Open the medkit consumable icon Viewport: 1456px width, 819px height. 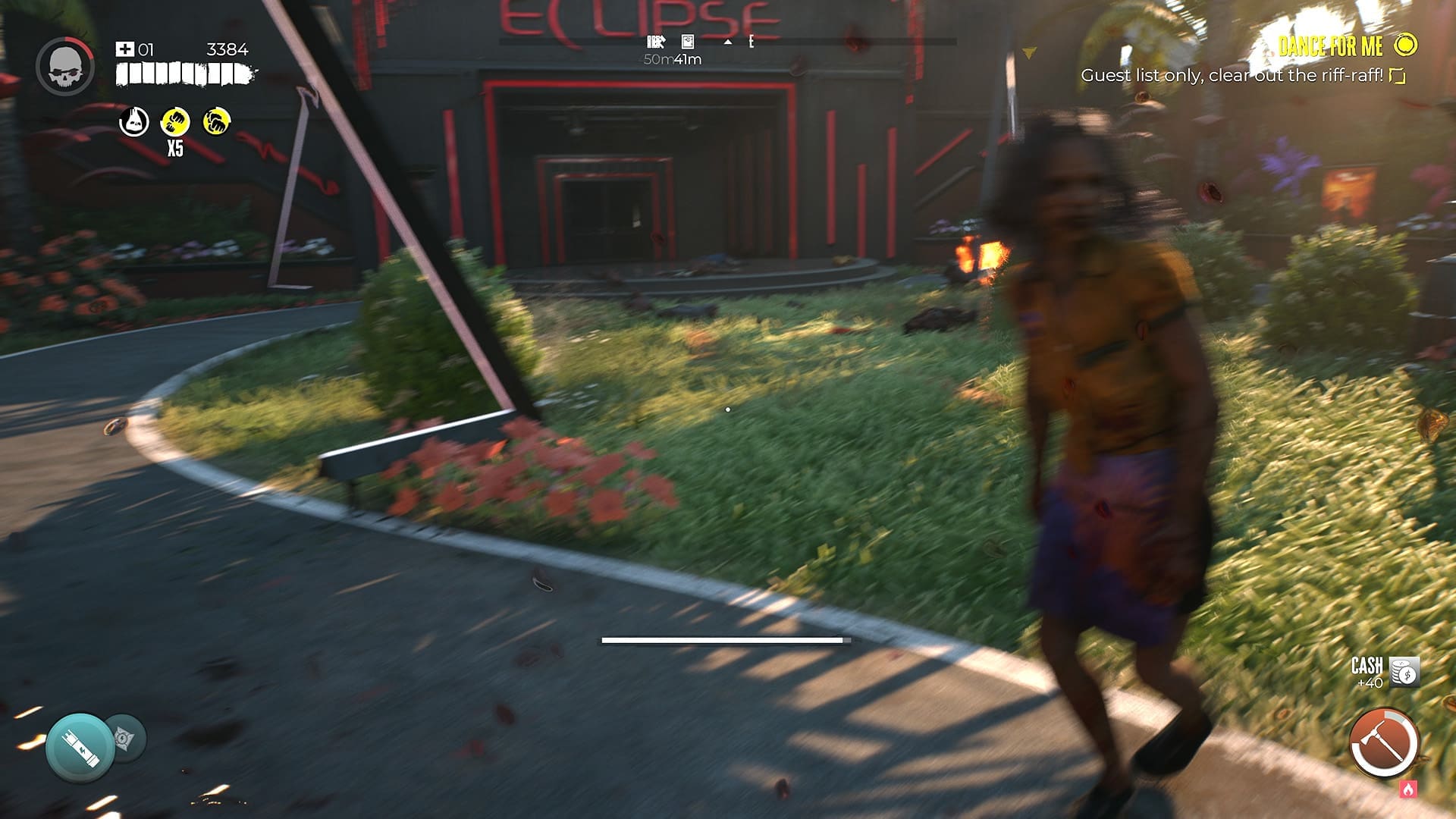click(125, 48)
